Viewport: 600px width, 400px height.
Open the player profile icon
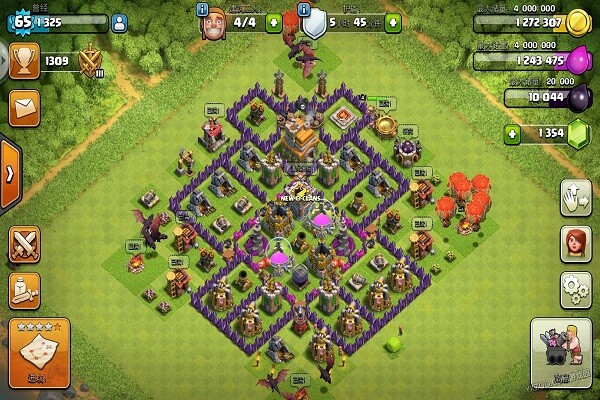(119, 20)
